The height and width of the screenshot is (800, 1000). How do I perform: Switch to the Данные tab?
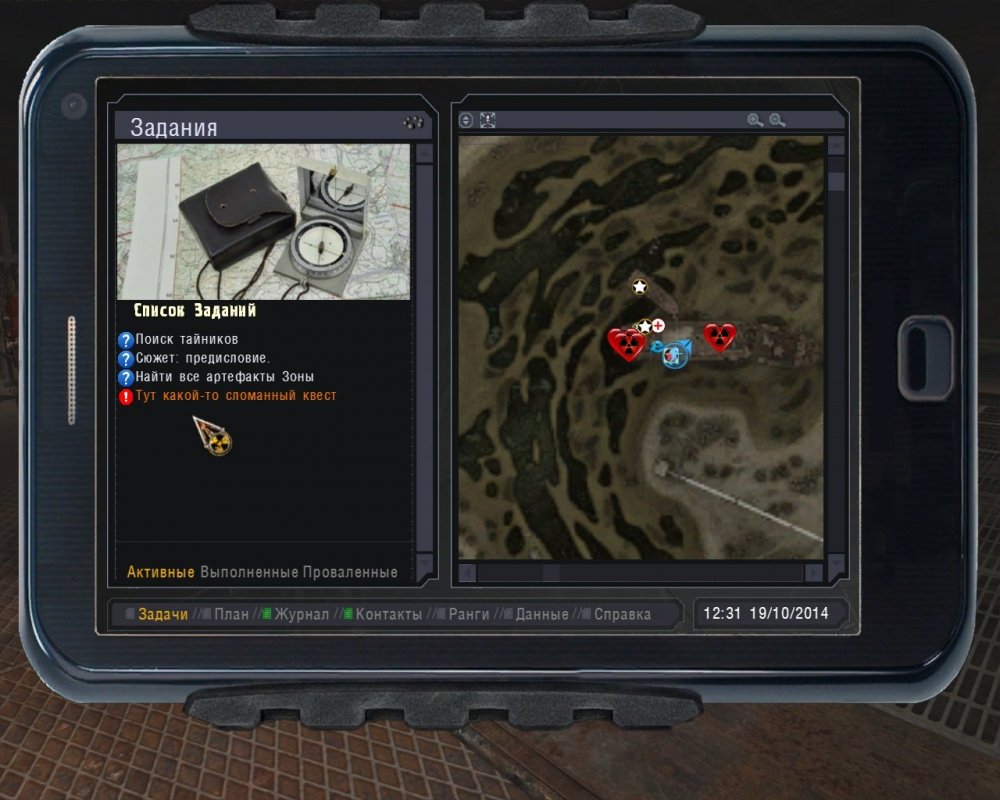point(541,614)
